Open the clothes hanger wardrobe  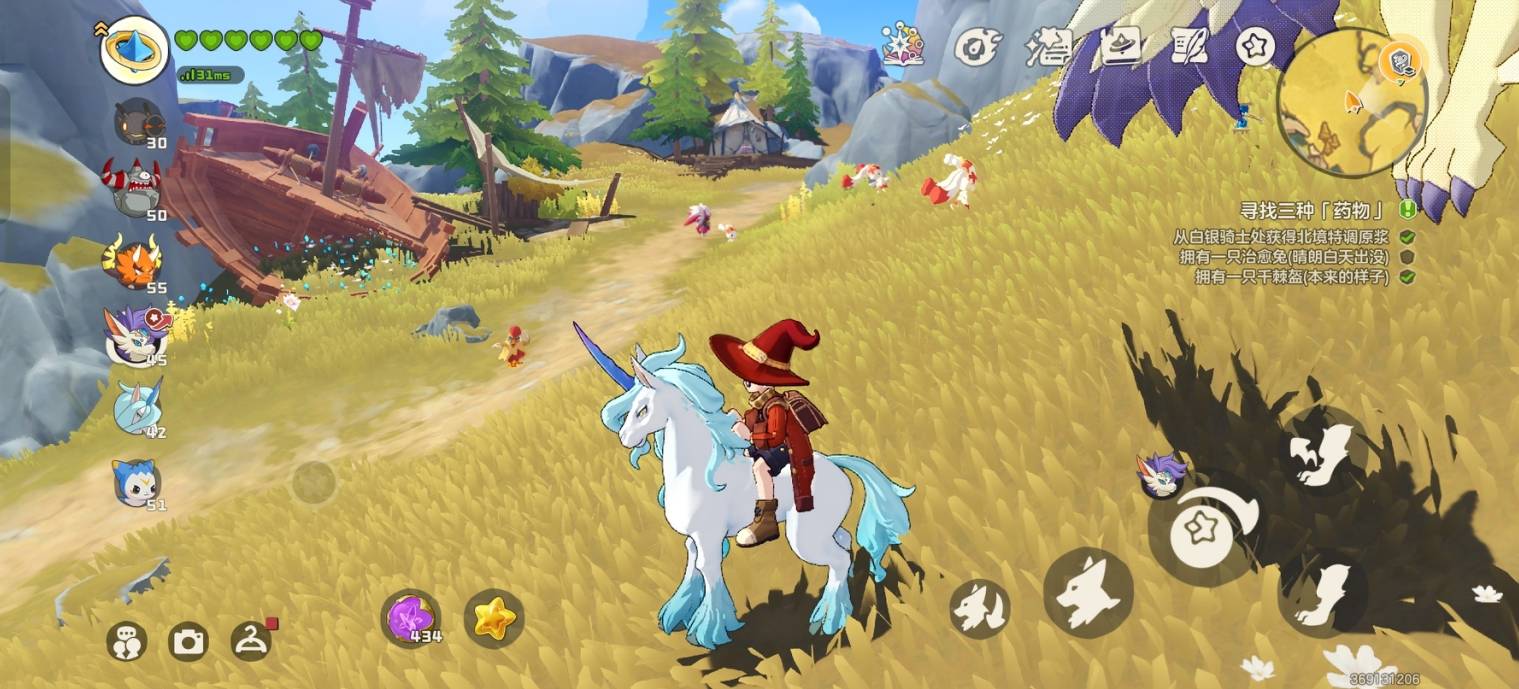[251, 640]
